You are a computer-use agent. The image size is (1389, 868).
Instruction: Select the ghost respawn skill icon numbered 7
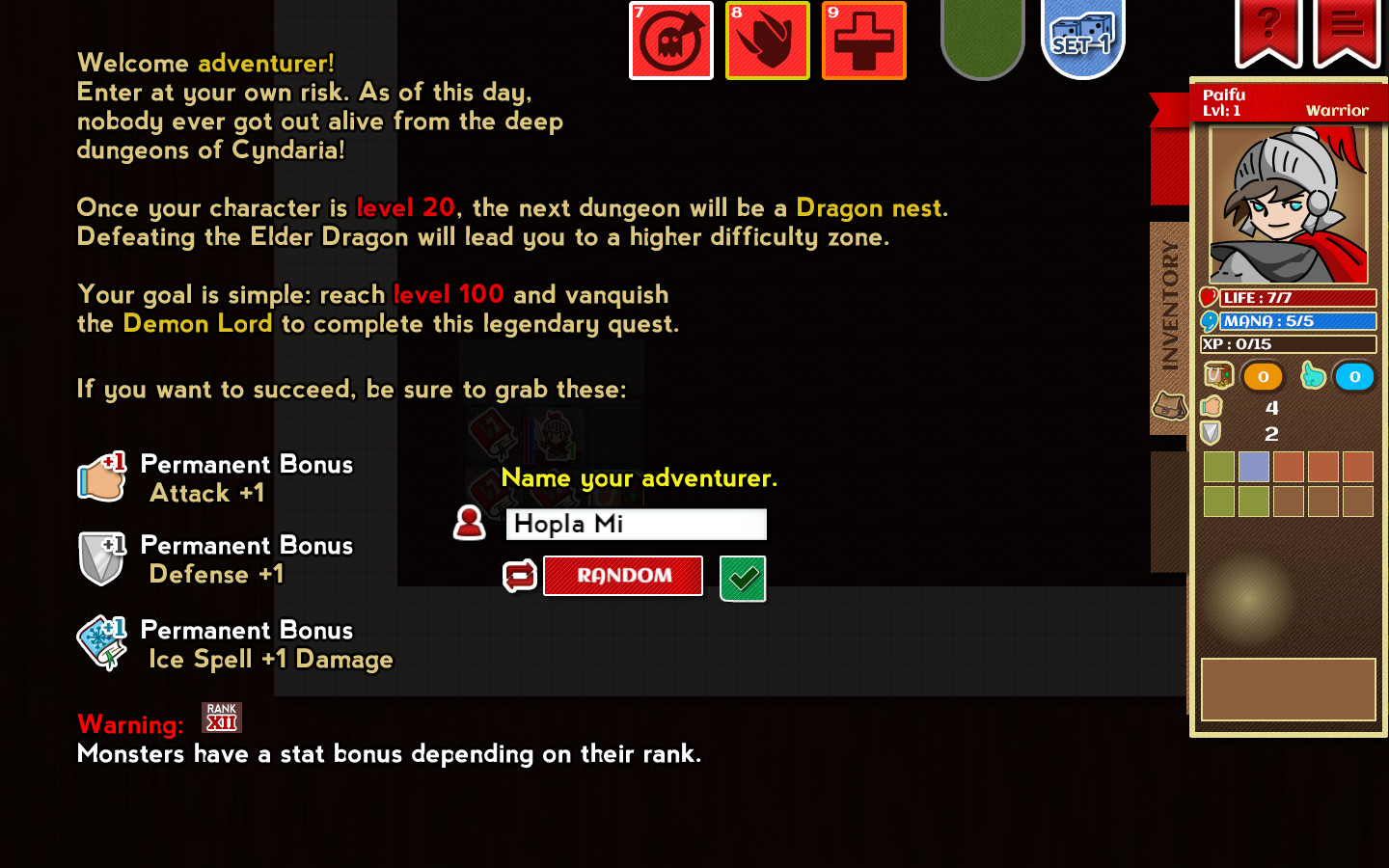(670, 41)
